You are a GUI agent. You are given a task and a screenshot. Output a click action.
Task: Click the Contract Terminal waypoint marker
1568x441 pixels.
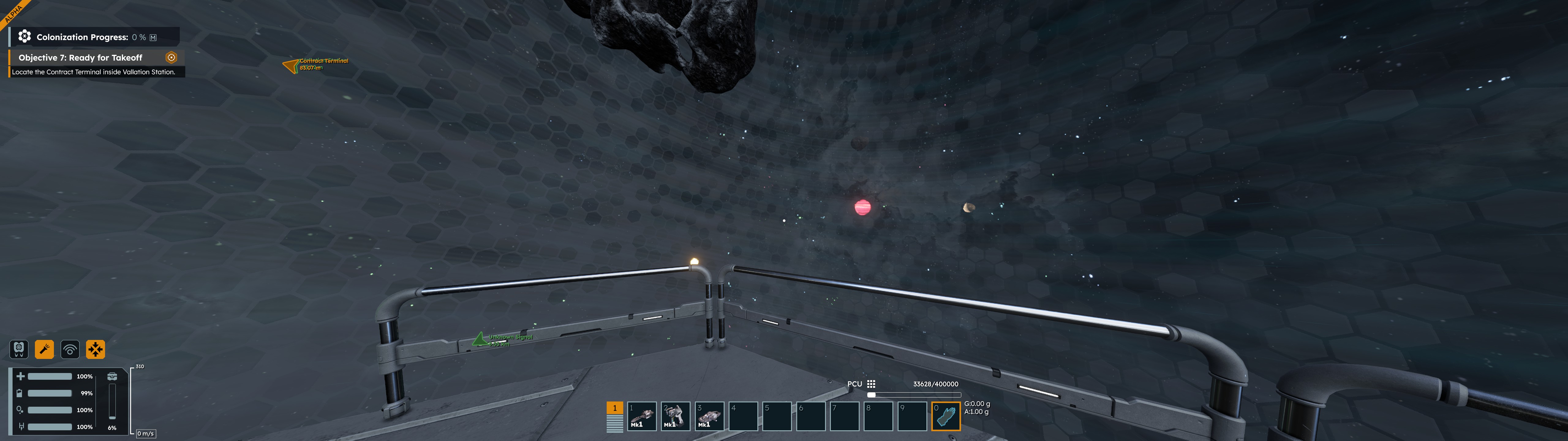[291, 65]
